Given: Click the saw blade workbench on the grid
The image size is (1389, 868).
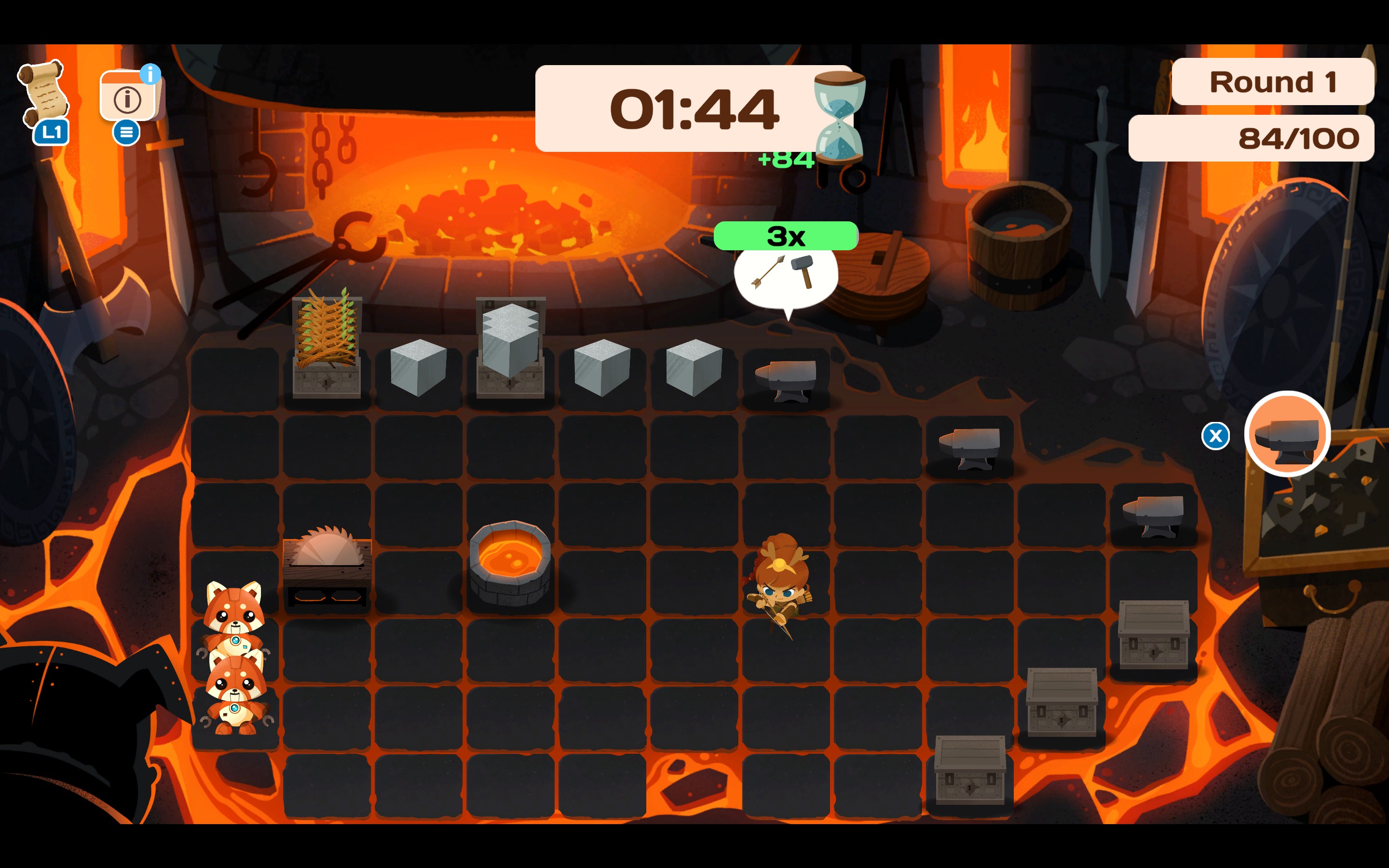Looking at the screenshot, I should [x=327, y=560].
